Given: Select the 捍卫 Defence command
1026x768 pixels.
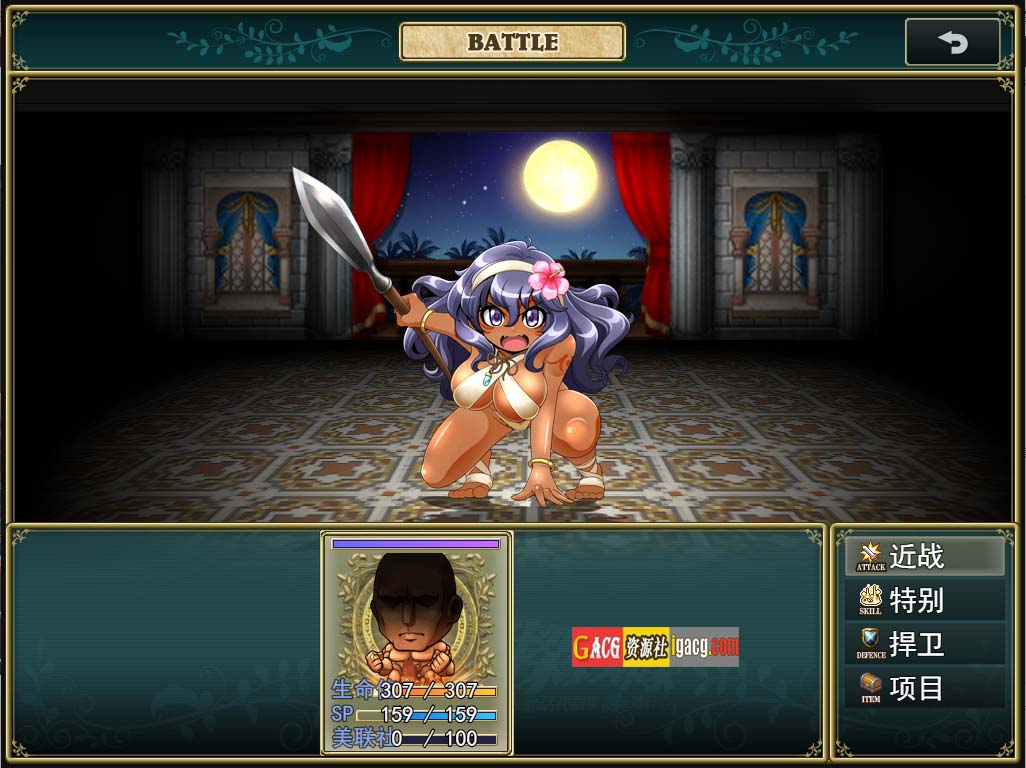Looking at the screenshot, I should pyautogui.click(x=925, y=644).
